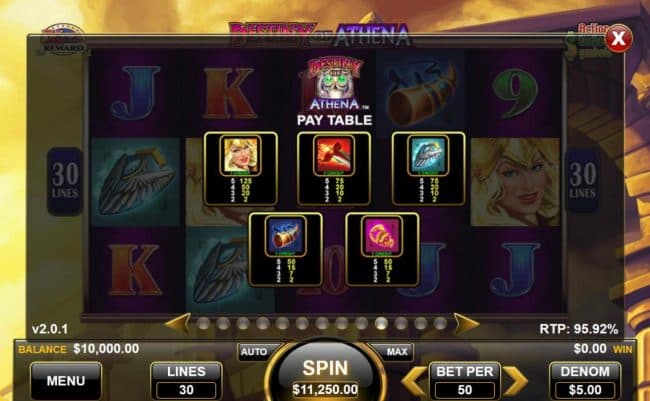The image size is (650, 401).
Task: Jump to the last pay table page dot
Action: (440, 324)
